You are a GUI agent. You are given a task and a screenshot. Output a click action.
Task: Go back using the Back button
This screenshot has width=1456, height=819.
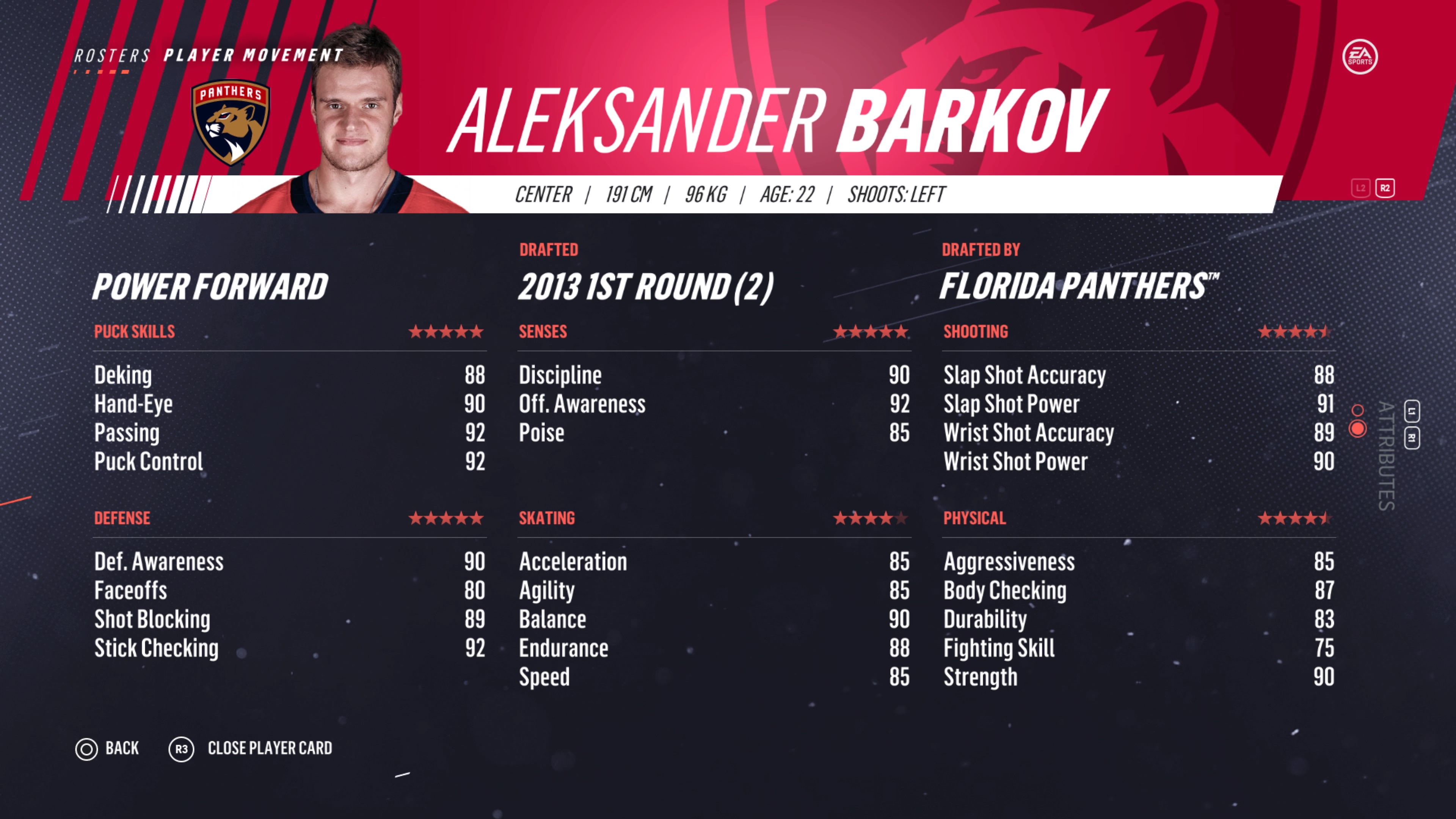[107, 749]
